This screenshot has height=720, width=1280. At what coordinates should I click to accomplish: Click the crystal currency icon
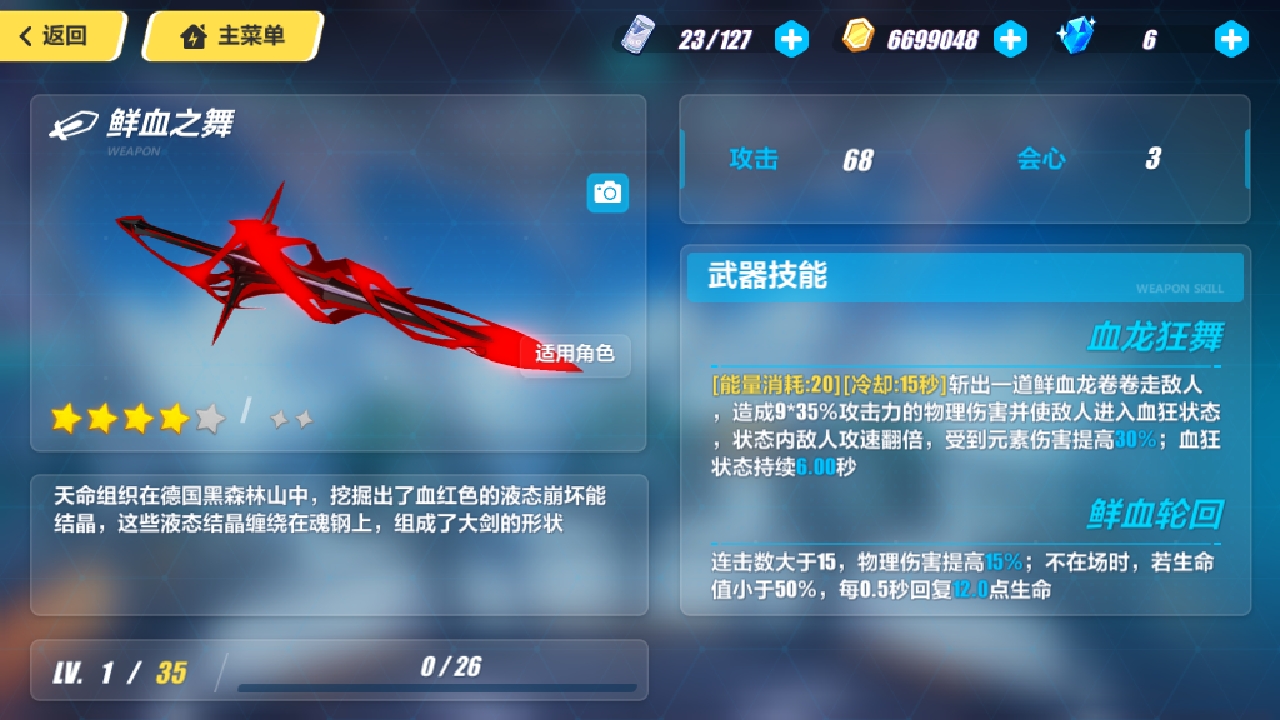(x=1079, y=36)
